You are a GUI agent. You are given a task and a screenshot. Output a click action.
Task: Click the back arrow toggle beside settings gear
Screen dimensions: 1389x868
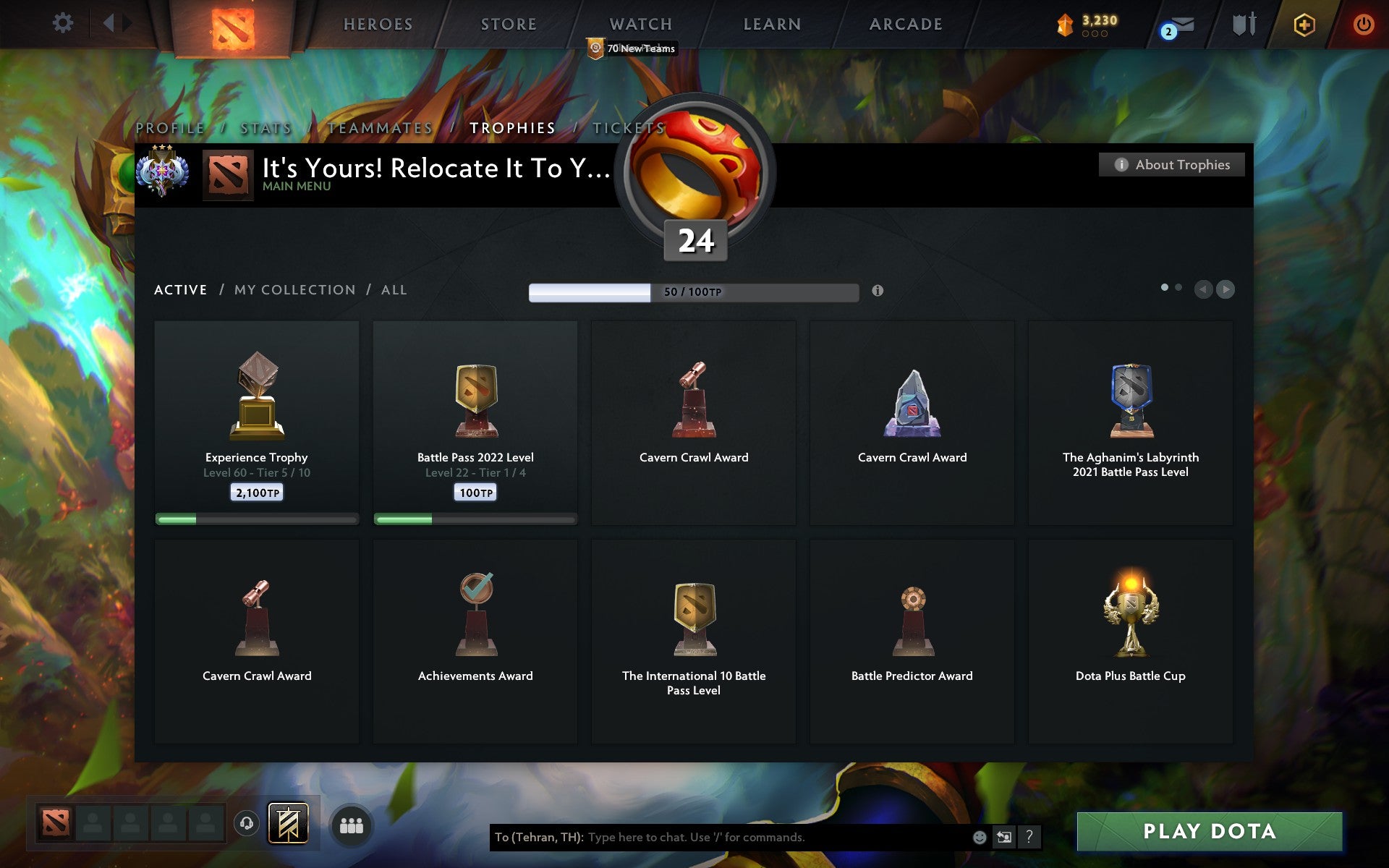[x=110, y=23]
